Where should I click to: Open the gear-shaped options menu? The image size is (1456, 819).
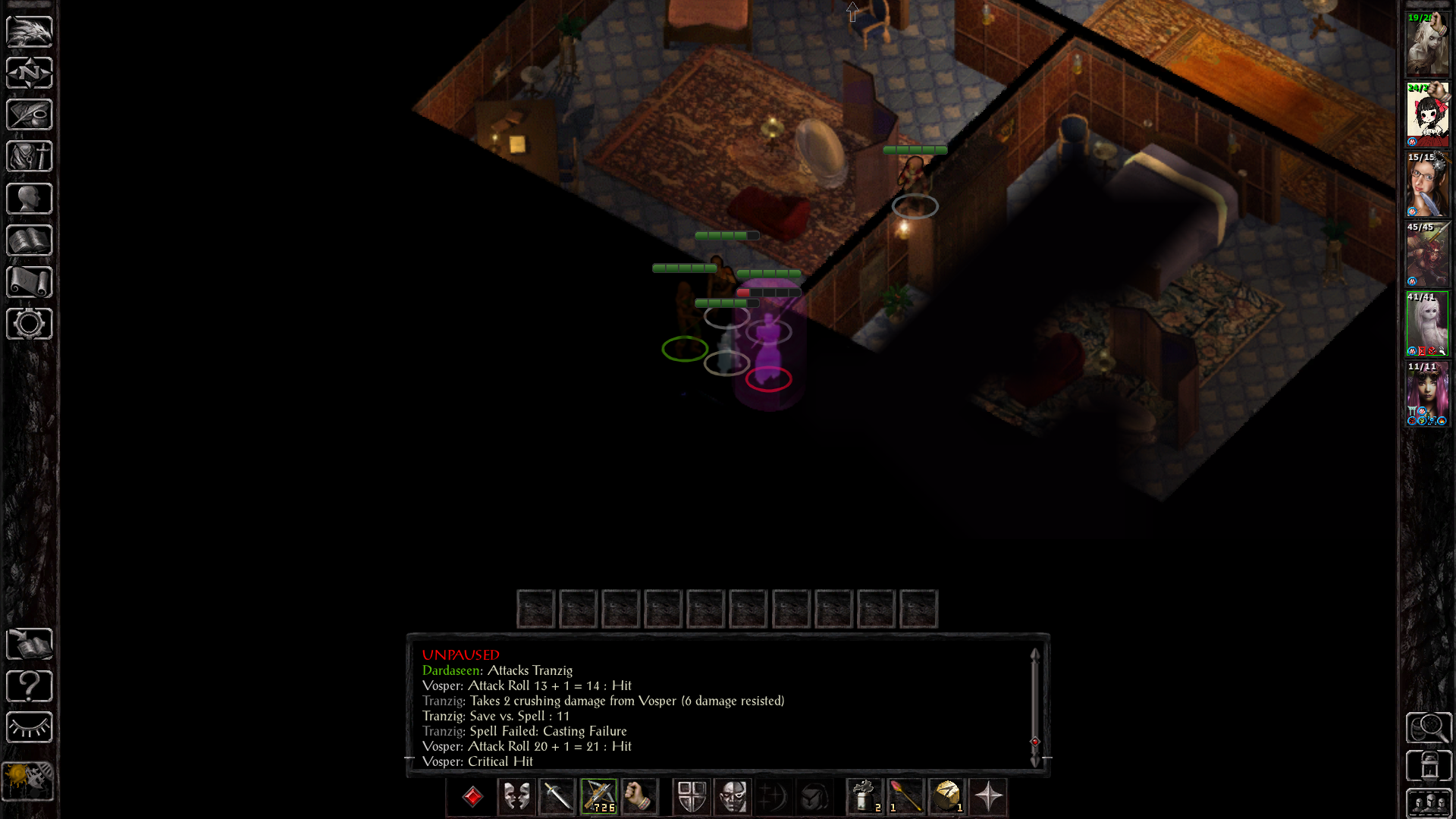click(30, 324)
